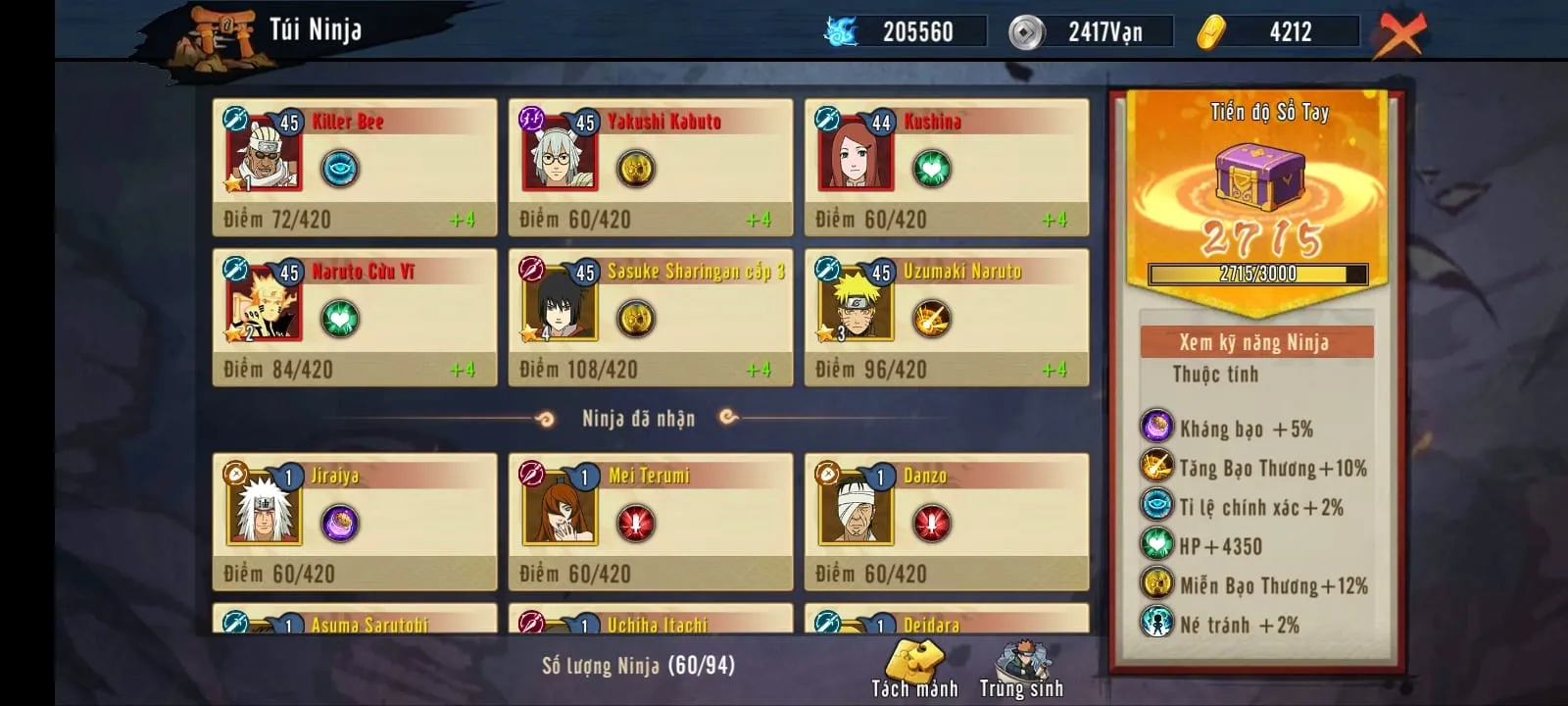Select the Yakushi Kabuto ninja card

coord(651,167)
